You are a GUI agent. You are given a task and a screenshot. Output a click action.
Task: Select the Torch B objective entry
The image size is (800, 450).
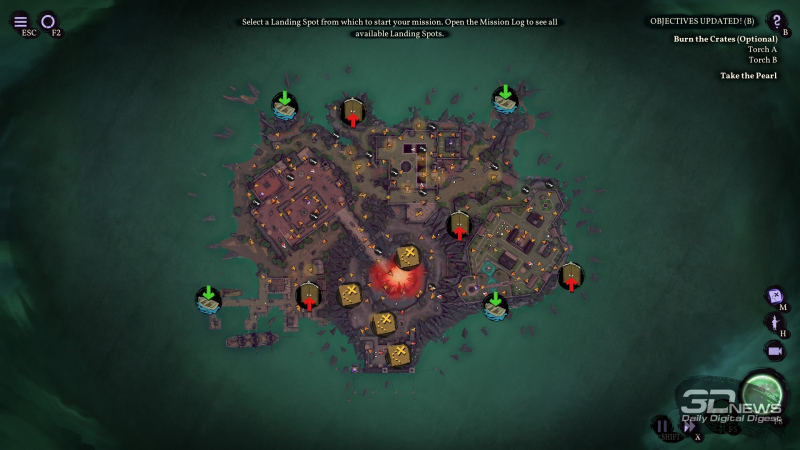pos(762,60)
